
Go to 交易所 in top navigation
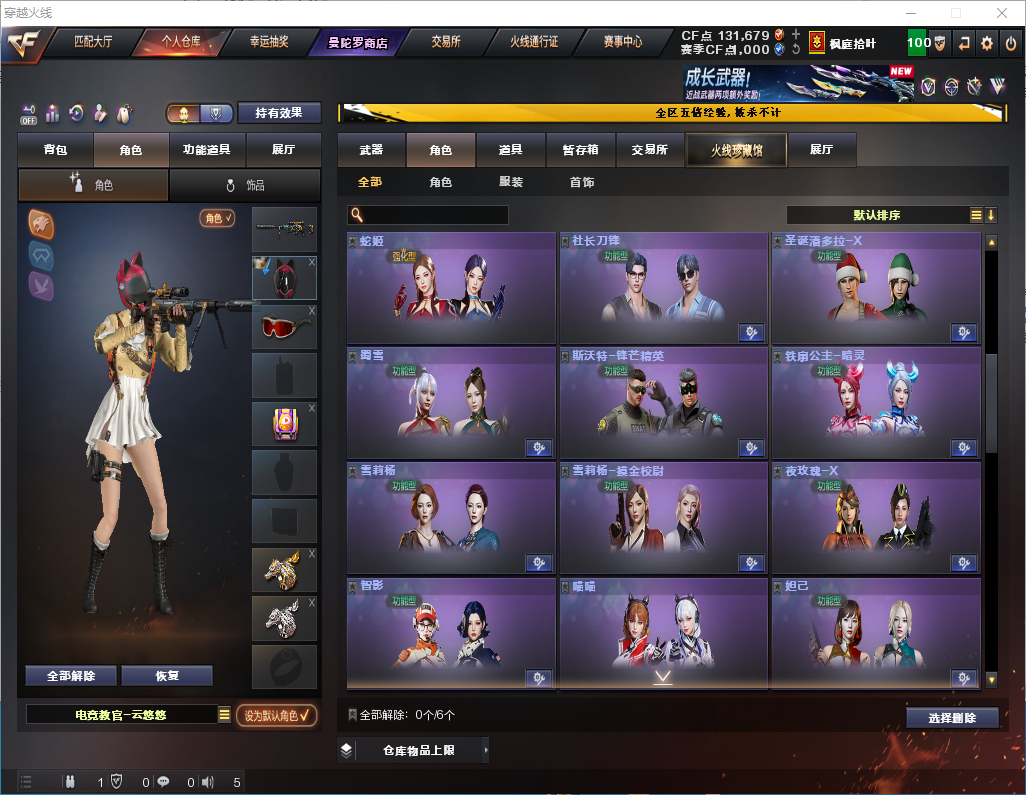point(446,43)
